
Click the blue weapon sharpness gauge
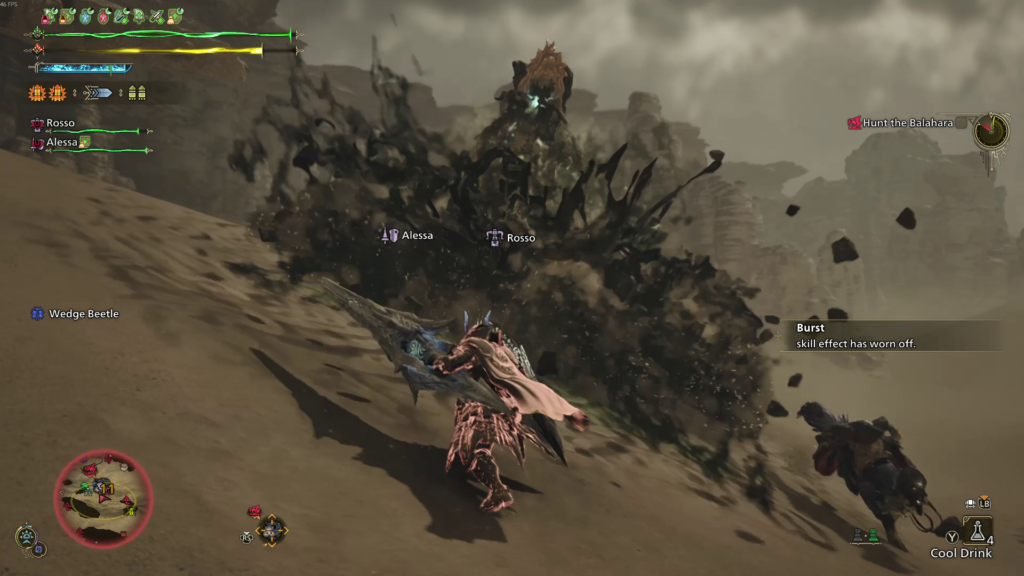point(84,68)
